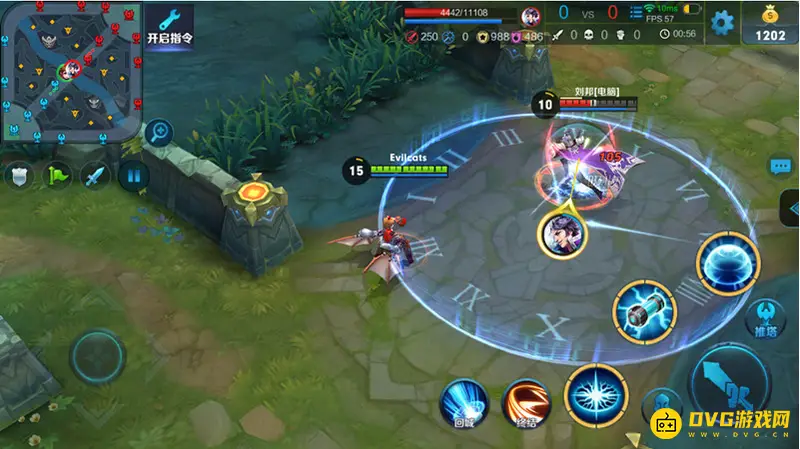Screen dimensions: 800x449
Task: Pause the match with the pause button
Action: (133, 177)
